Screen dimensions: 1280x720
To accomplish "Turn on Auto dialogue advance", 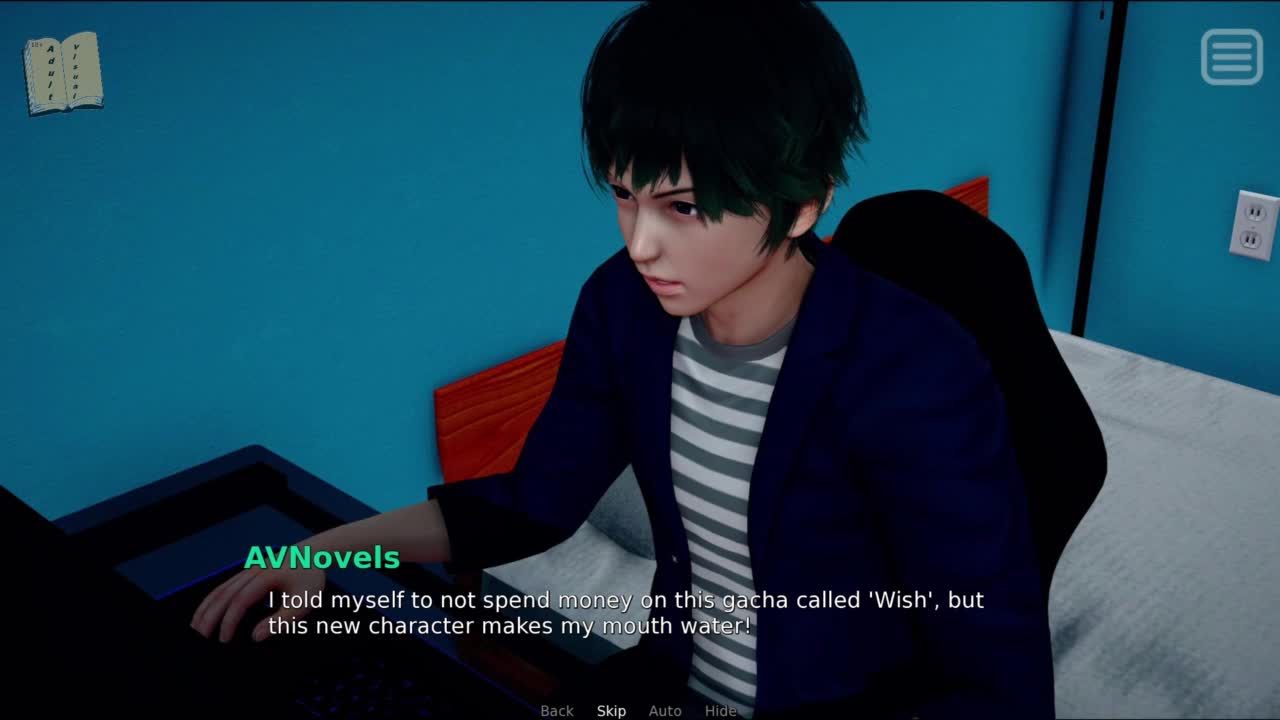I will pyautogui.click(x=665, y=711).
